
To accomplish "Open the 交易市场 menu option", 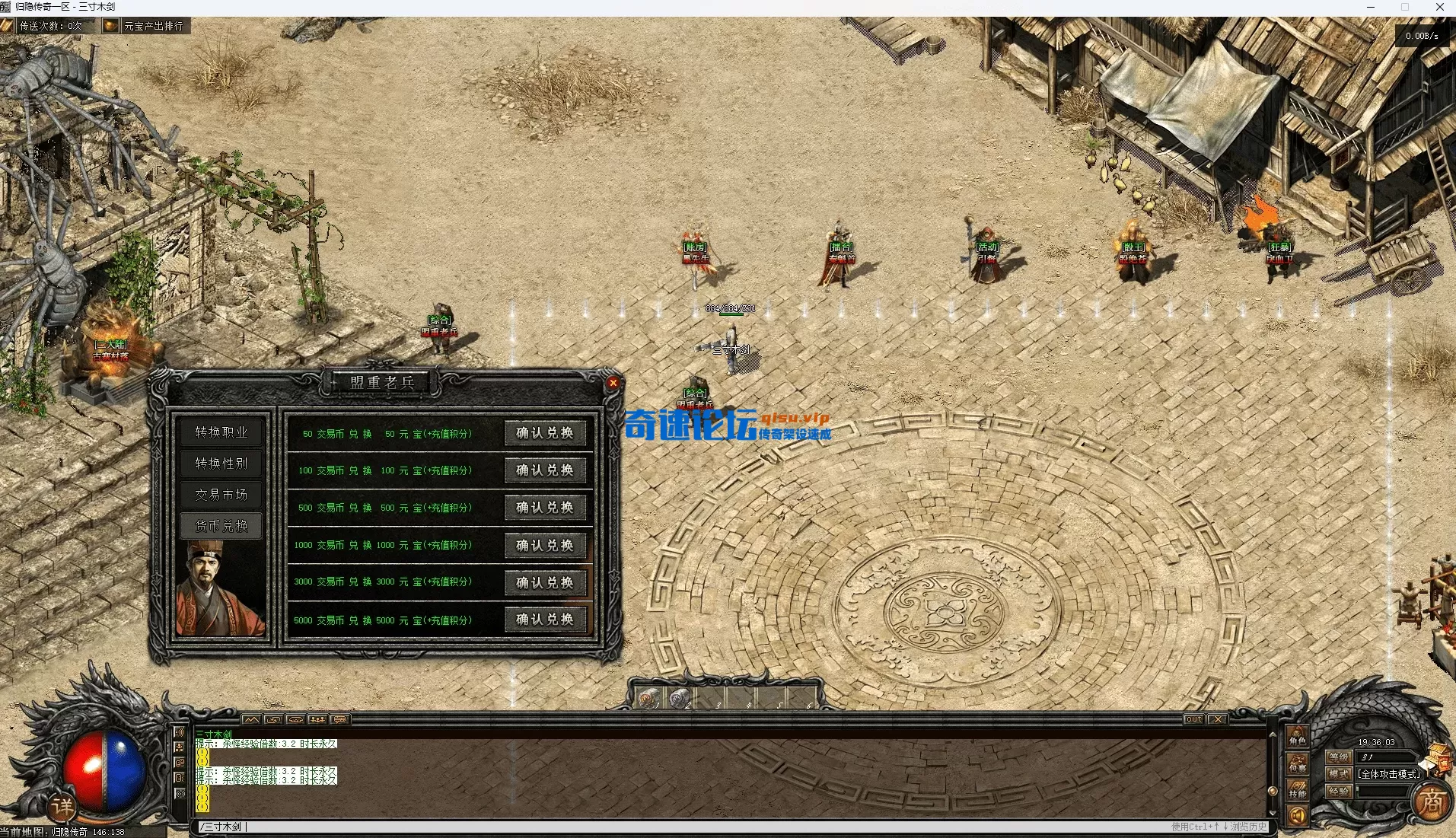I will [x=221, y=495].
